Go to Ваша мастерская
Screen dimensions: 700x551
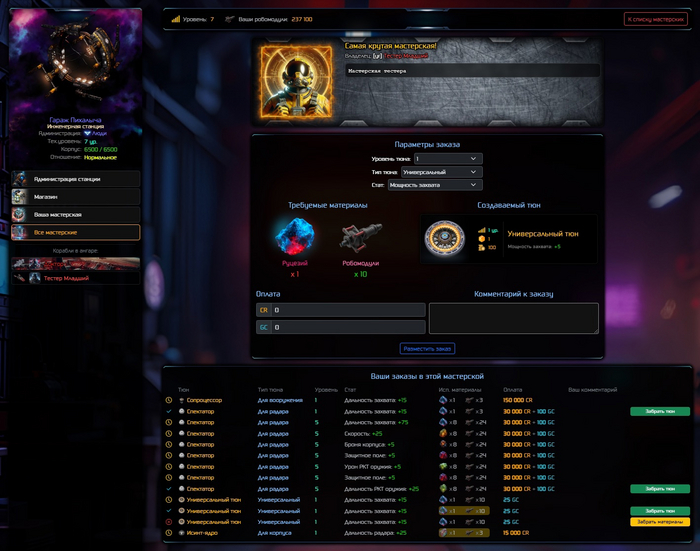click(76, 215)
